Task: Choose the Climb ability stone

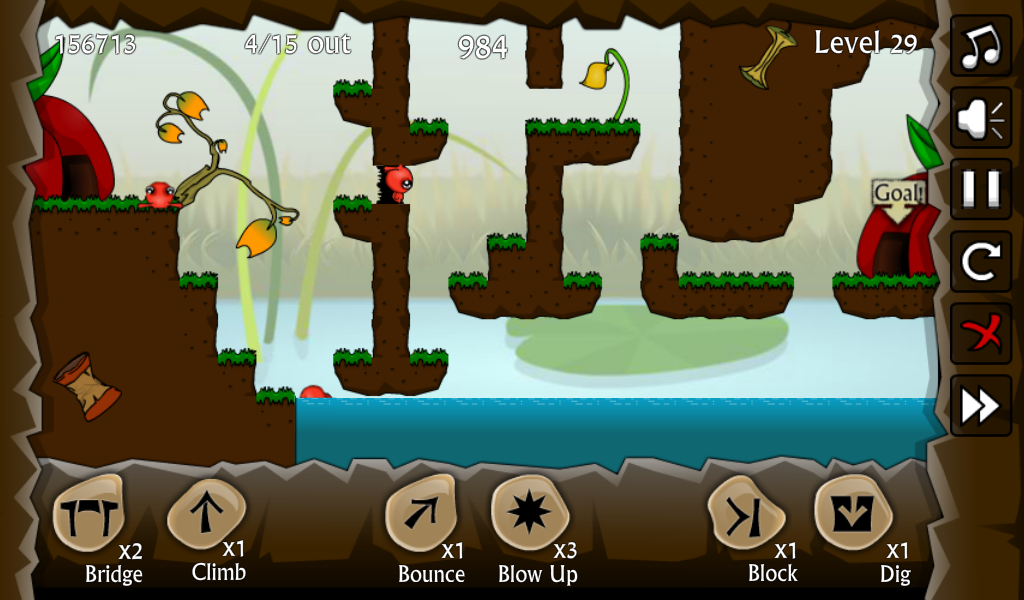Action: (205, 513)
